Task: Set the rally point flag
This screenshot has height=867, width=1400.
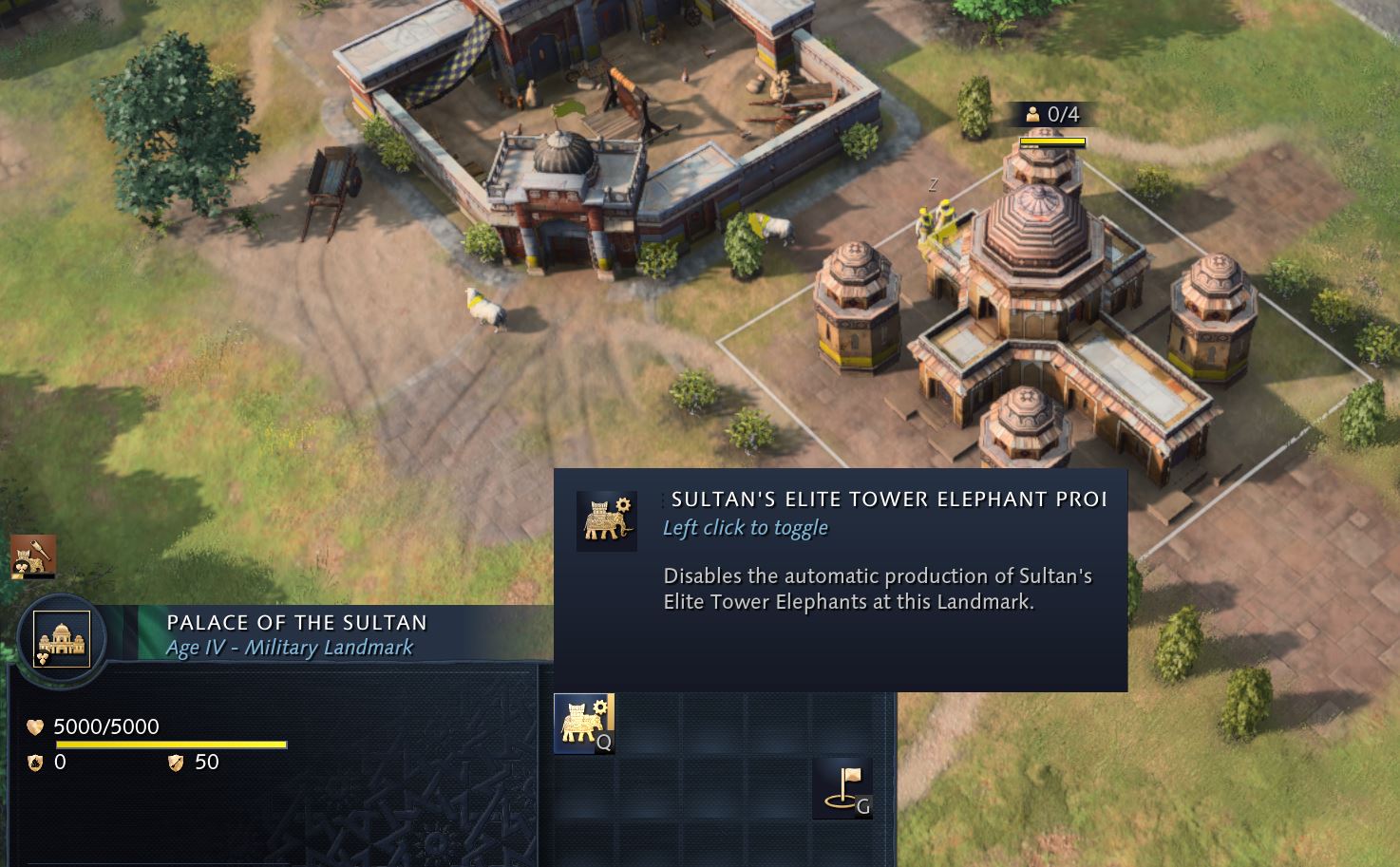Action: 842,788
